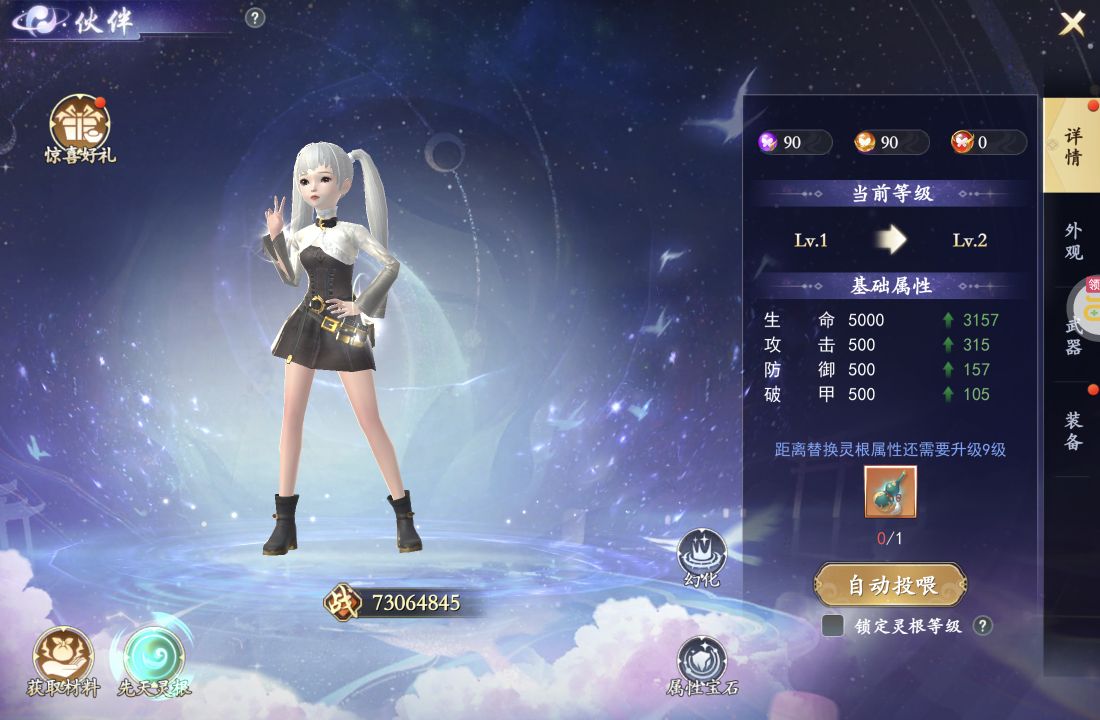
Task: Switch to the 外观 tab
Action: [x=1073, y=240]
